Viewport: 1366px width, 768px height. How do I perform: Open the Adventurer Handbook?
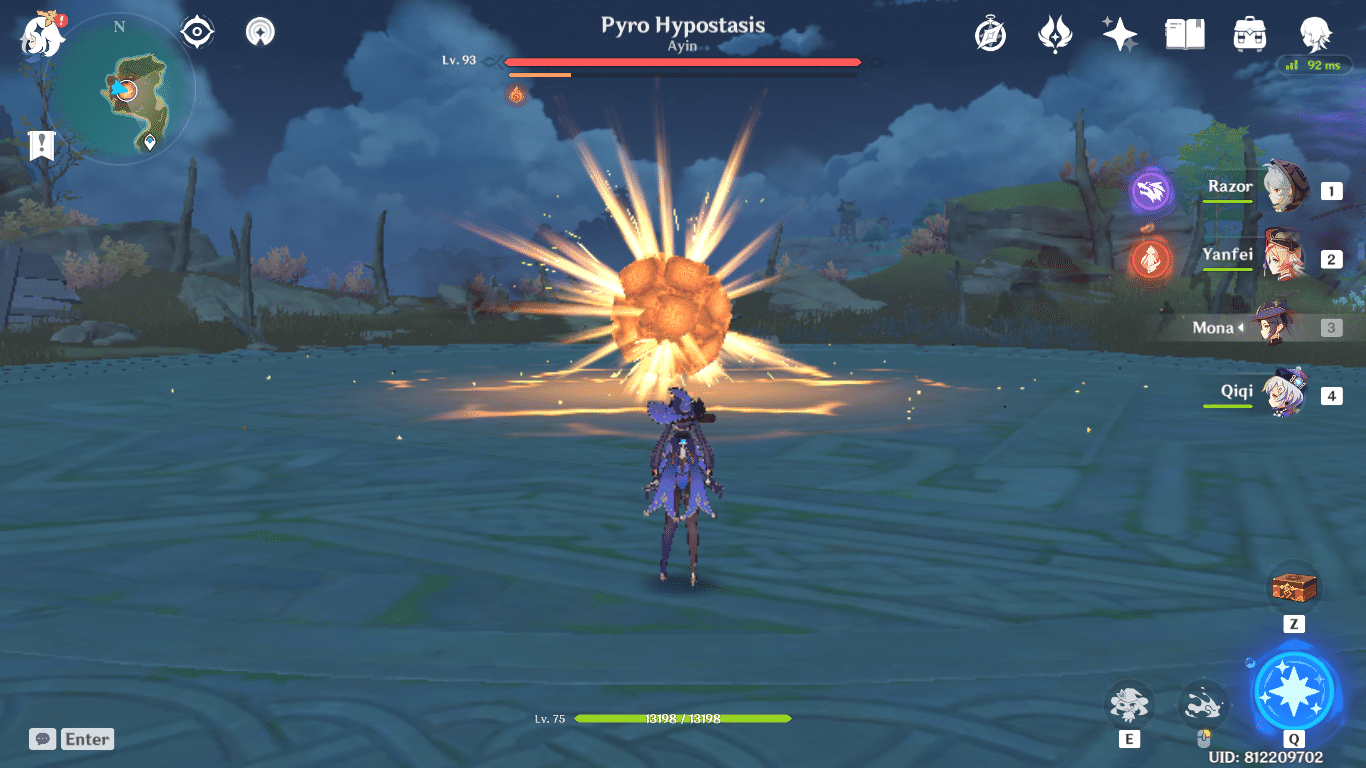coord(1184,32)
